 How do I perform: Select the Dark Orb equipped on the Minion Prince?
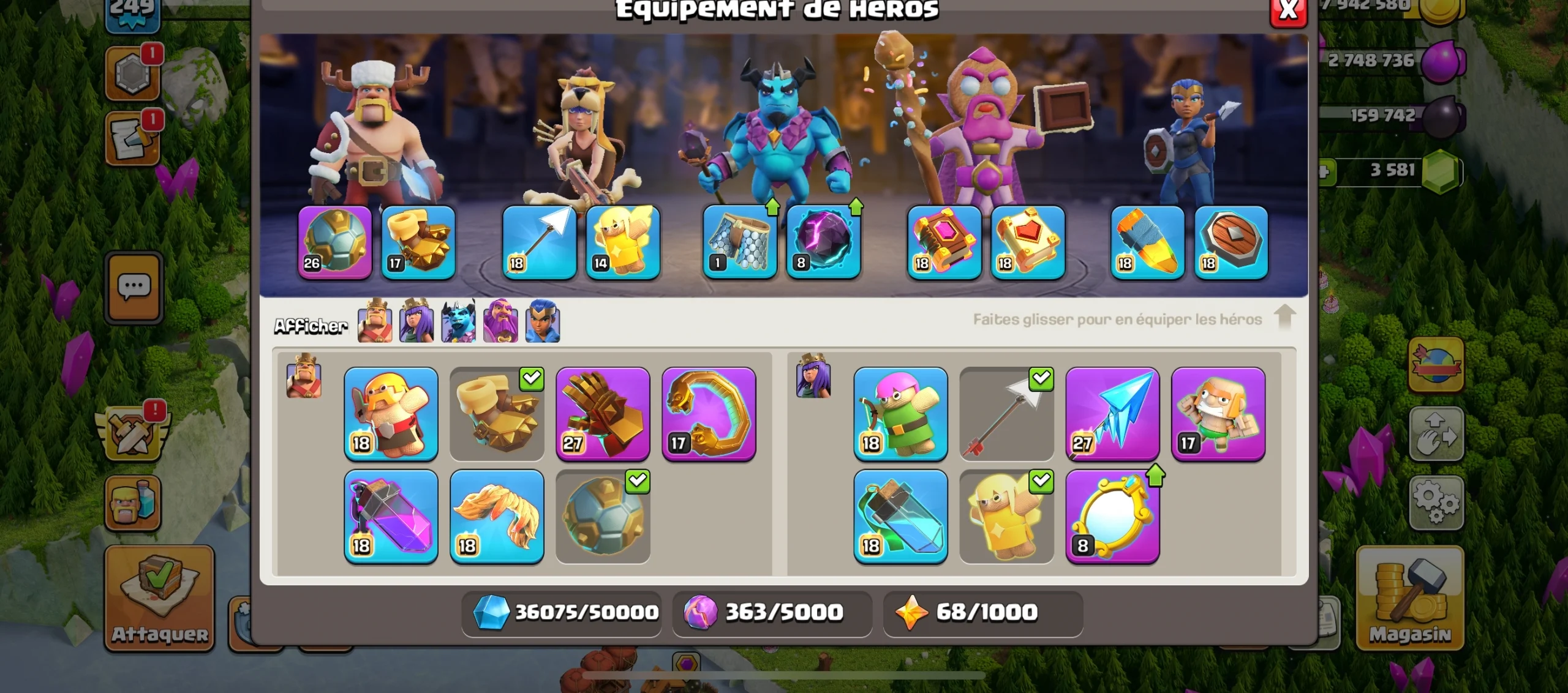(823, 243)
